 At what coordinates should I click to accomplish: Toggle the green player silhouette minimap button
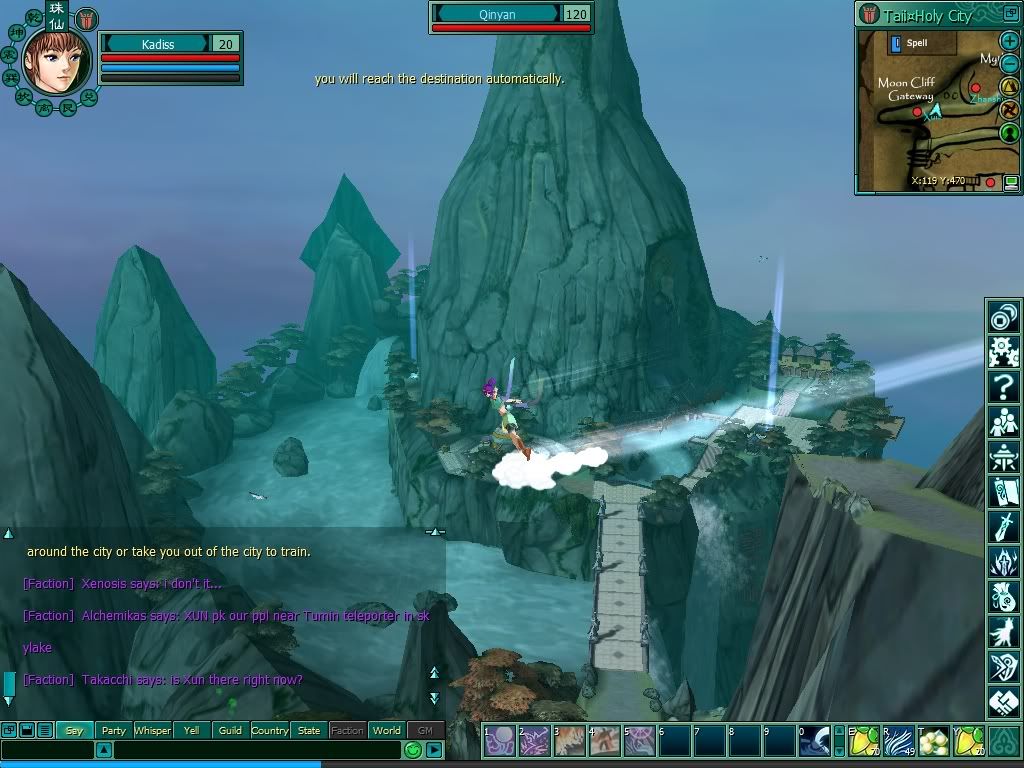(x=1010, y=133)
